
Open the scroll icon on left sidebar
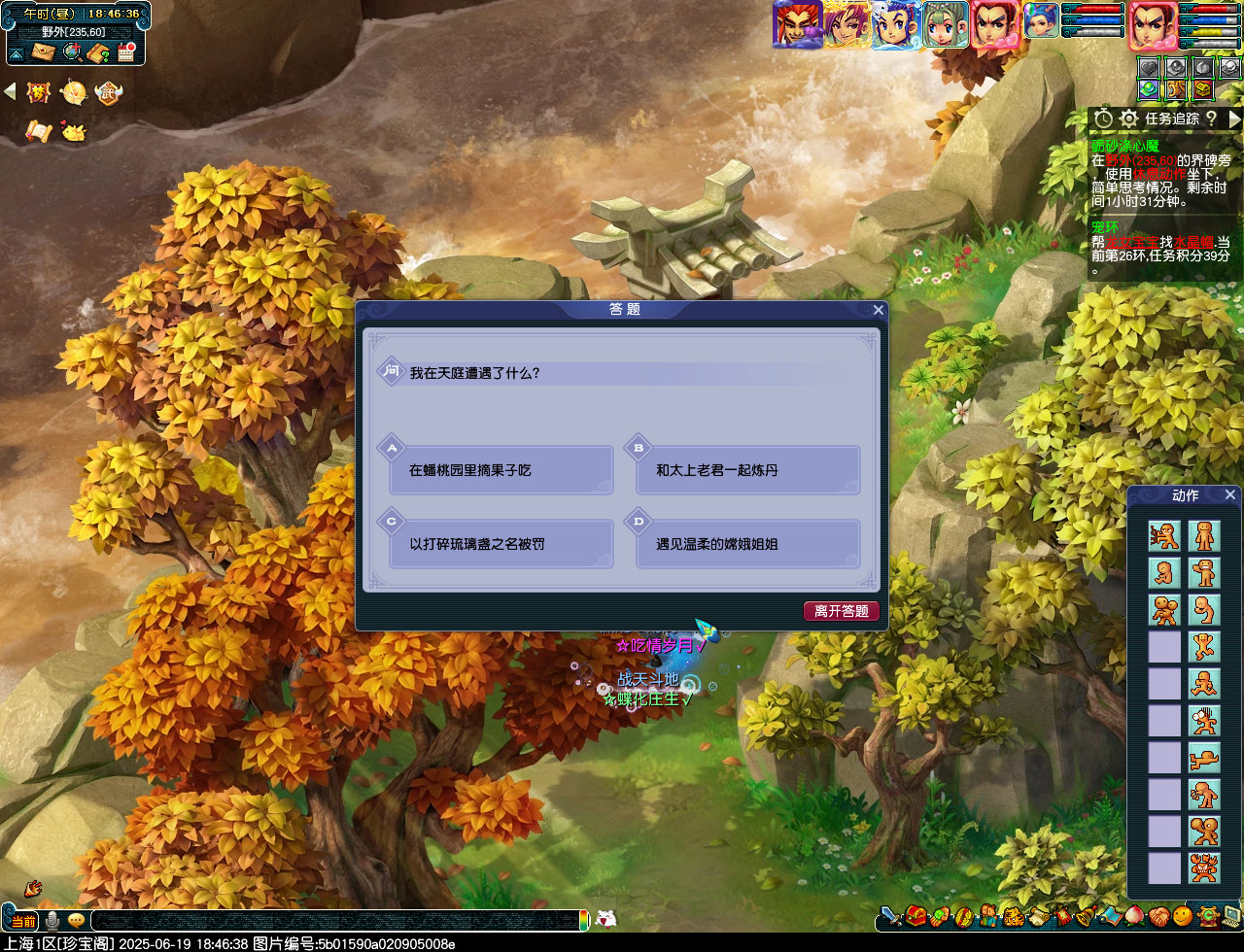[41, 131]
